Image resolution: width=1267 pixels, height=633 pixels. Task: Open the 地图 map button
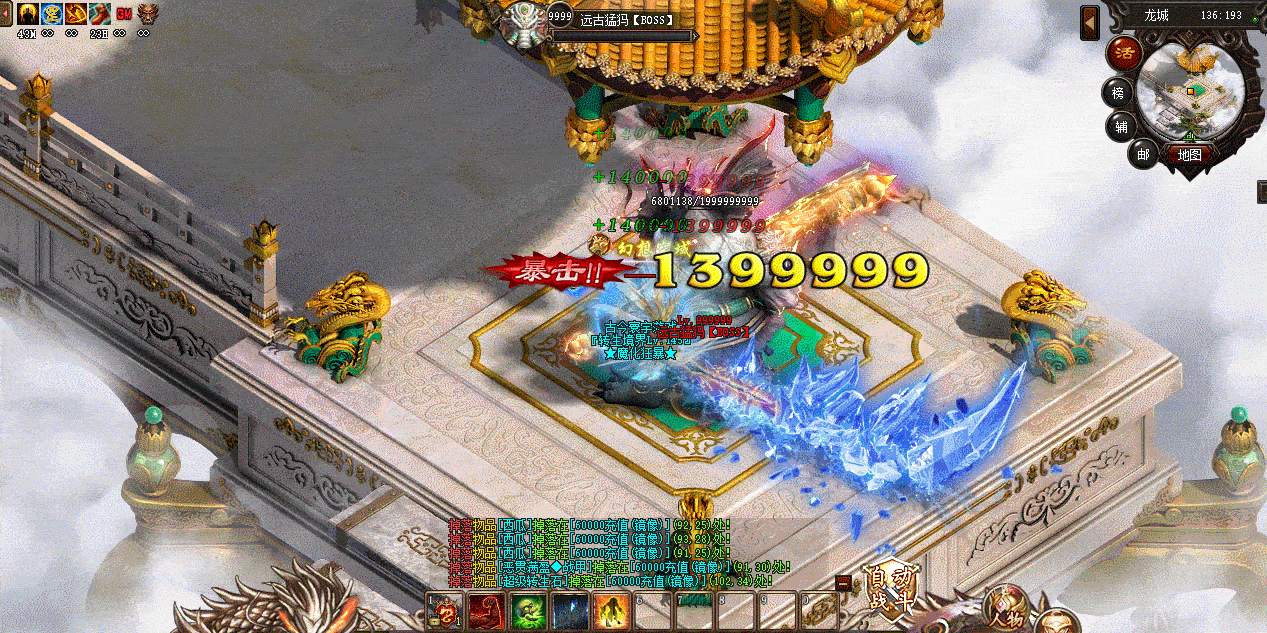coord(1188,155)
